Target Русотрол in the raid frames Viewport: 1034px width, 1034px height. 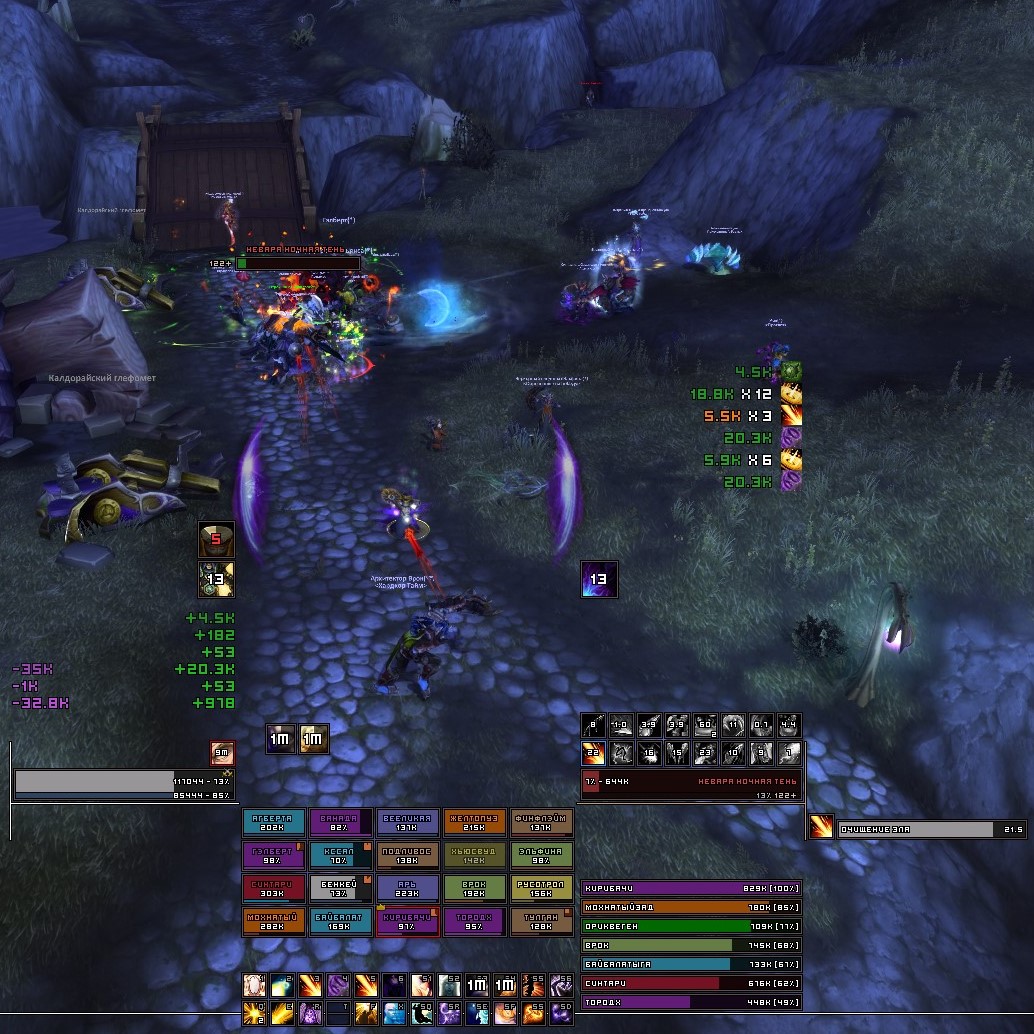(x=542, y=888)
